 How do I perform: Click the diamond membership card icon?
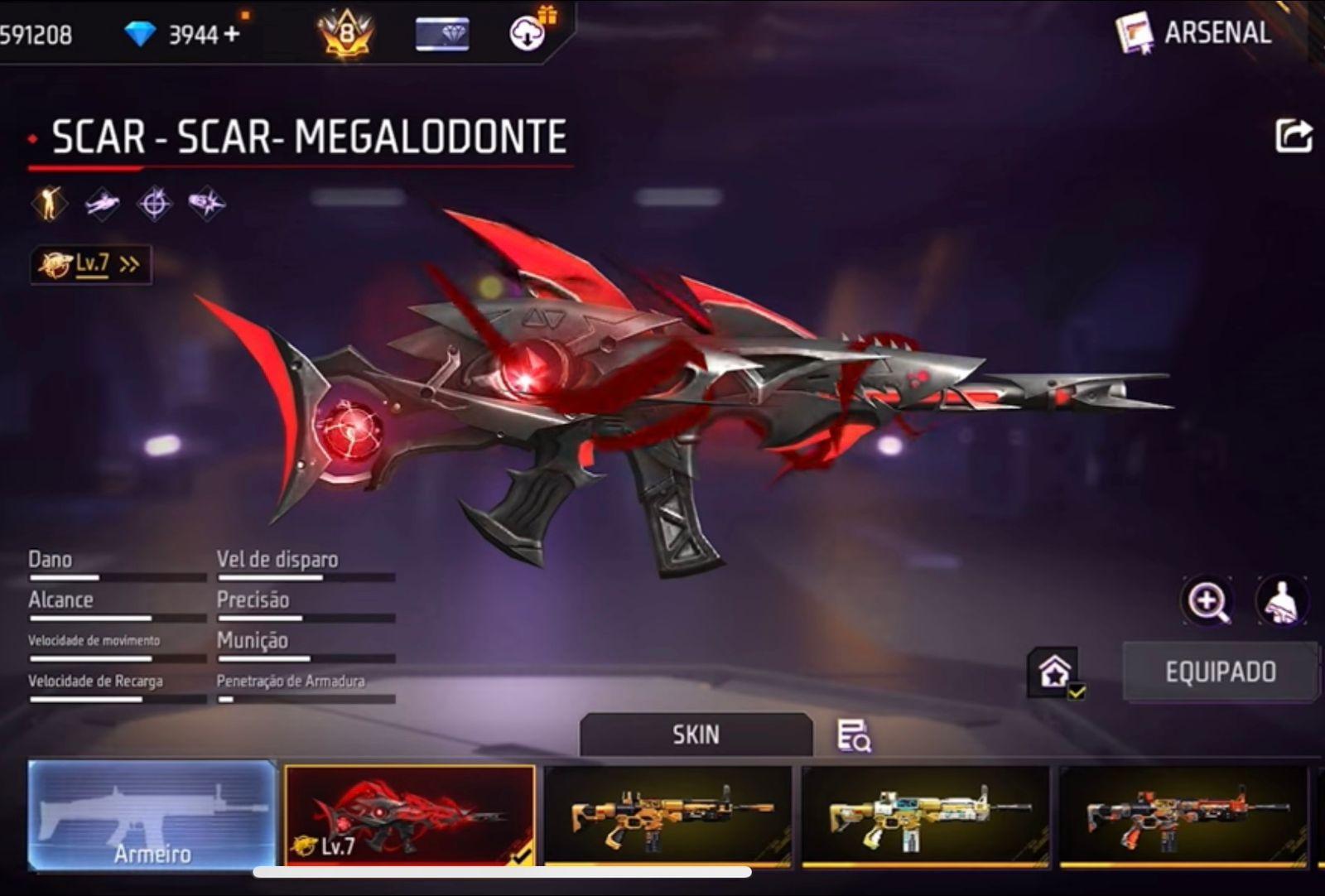pyautogui.click(x=440, y=33)
